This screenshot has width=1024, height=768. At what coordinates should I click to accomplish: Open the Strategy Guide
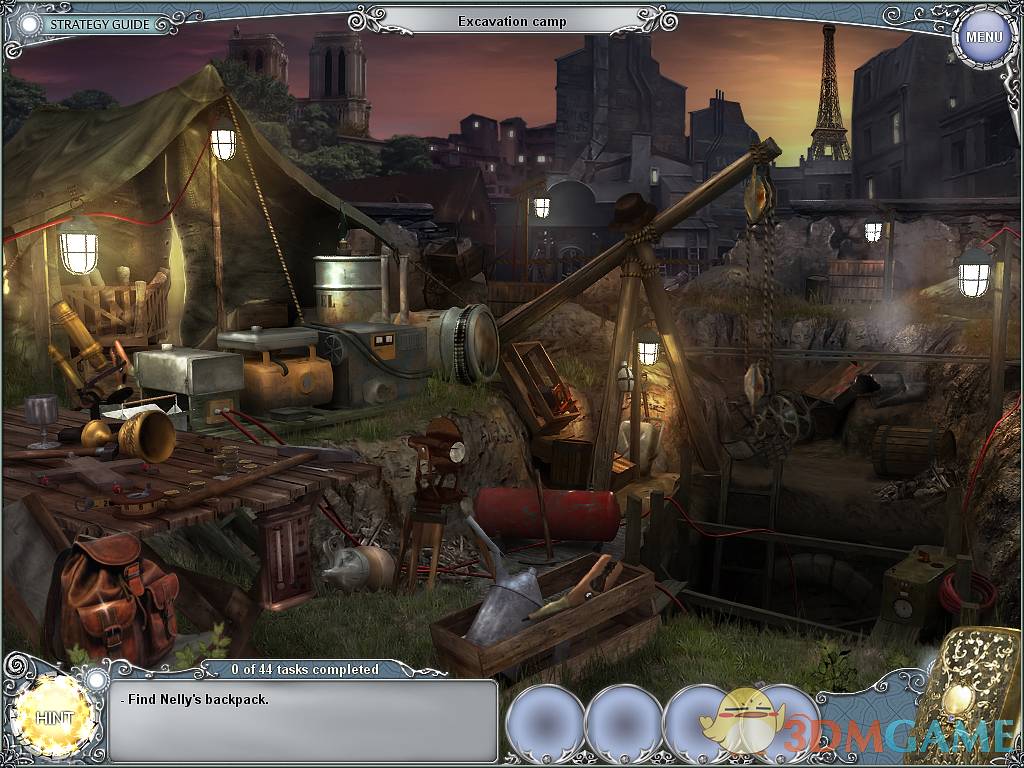[x=99, y=23]
